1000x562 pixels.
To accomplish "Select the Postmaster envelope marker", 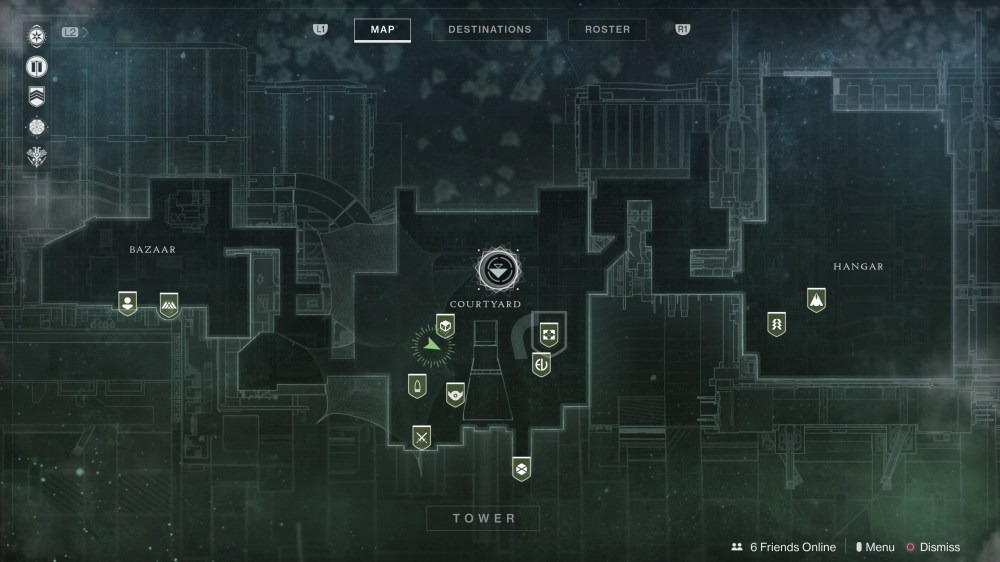I will [520, 468].
